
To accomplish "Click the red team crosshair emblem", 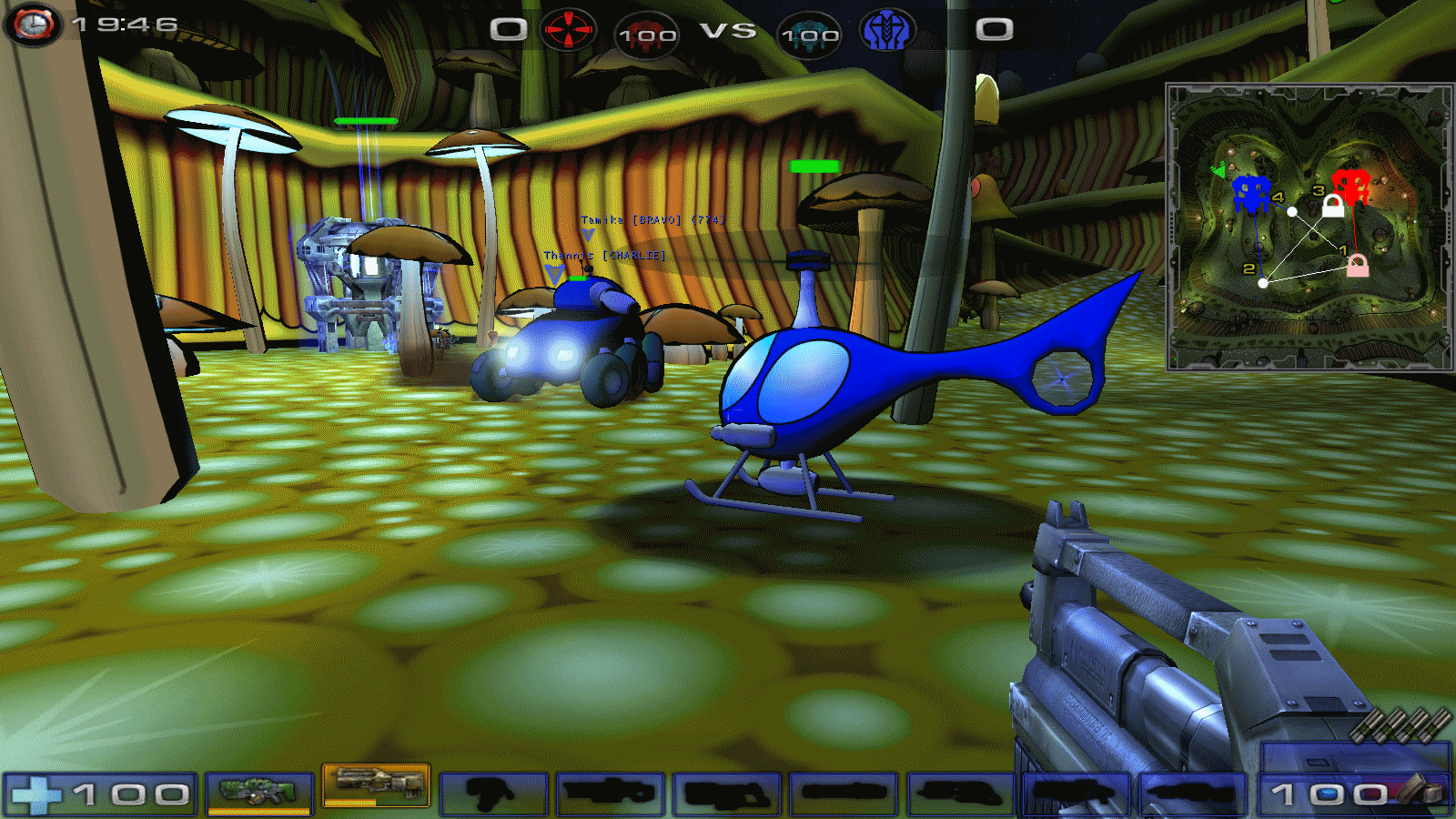I will 568,30.
